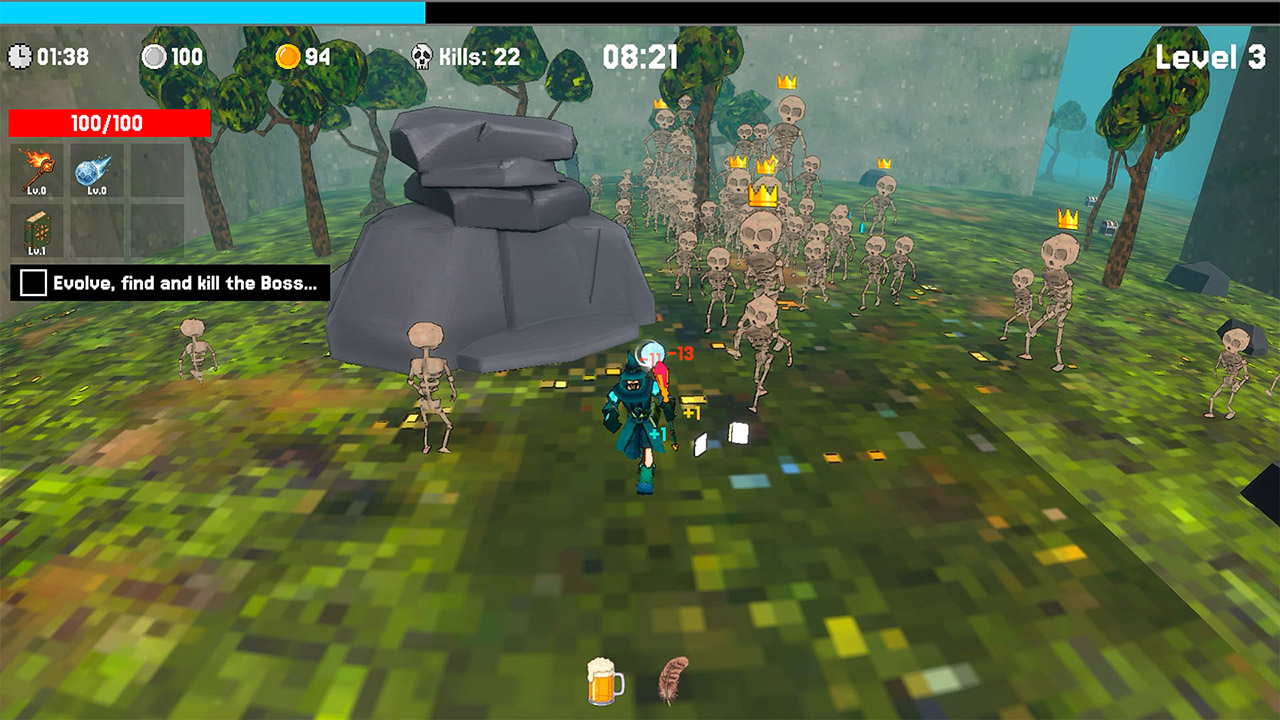Click the red 100/100 health bar
1280x720 pixels.
point(108,124)
